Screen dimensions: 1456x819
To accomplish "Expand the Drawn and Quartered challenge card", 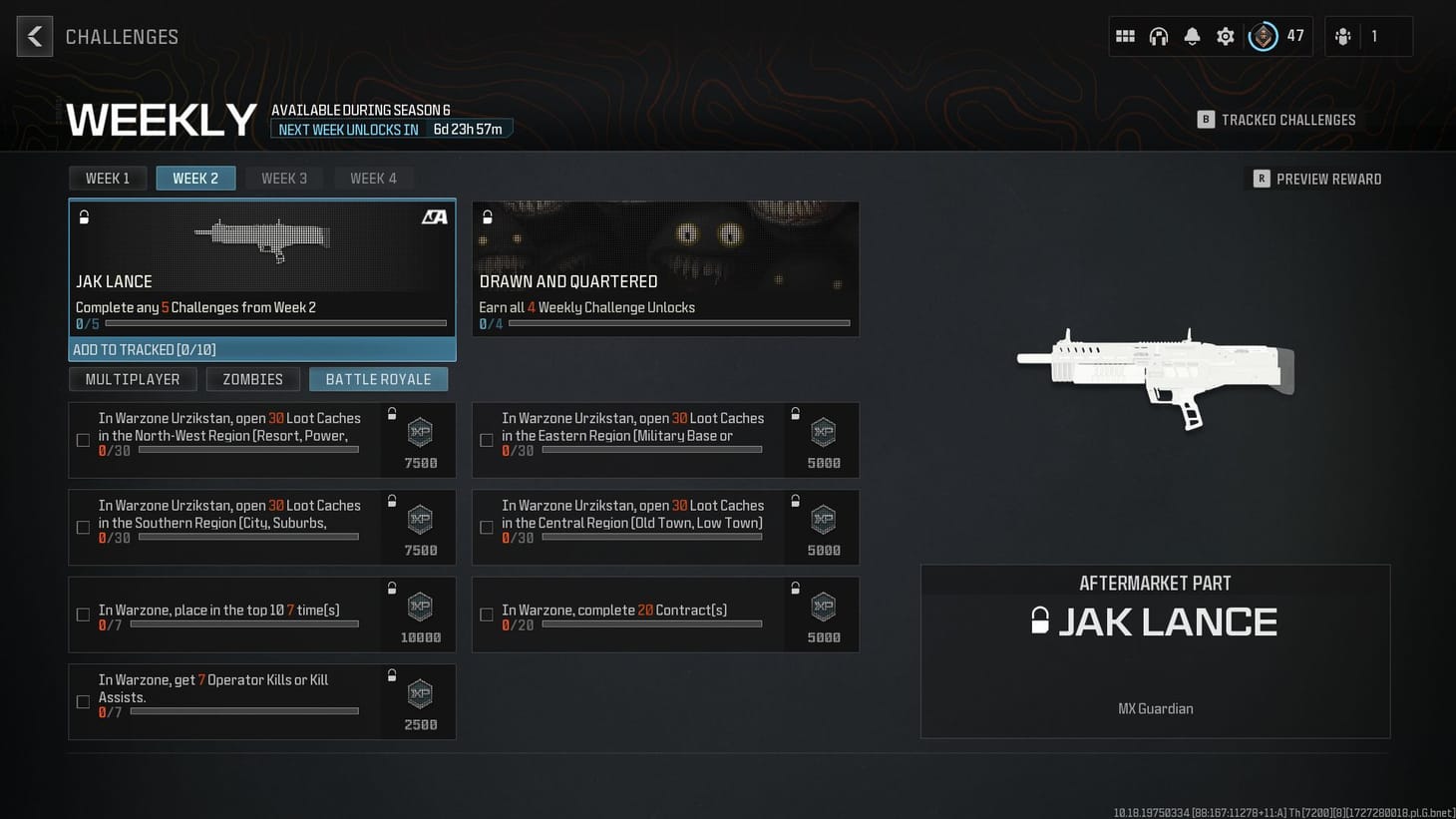I will point(665,269).
